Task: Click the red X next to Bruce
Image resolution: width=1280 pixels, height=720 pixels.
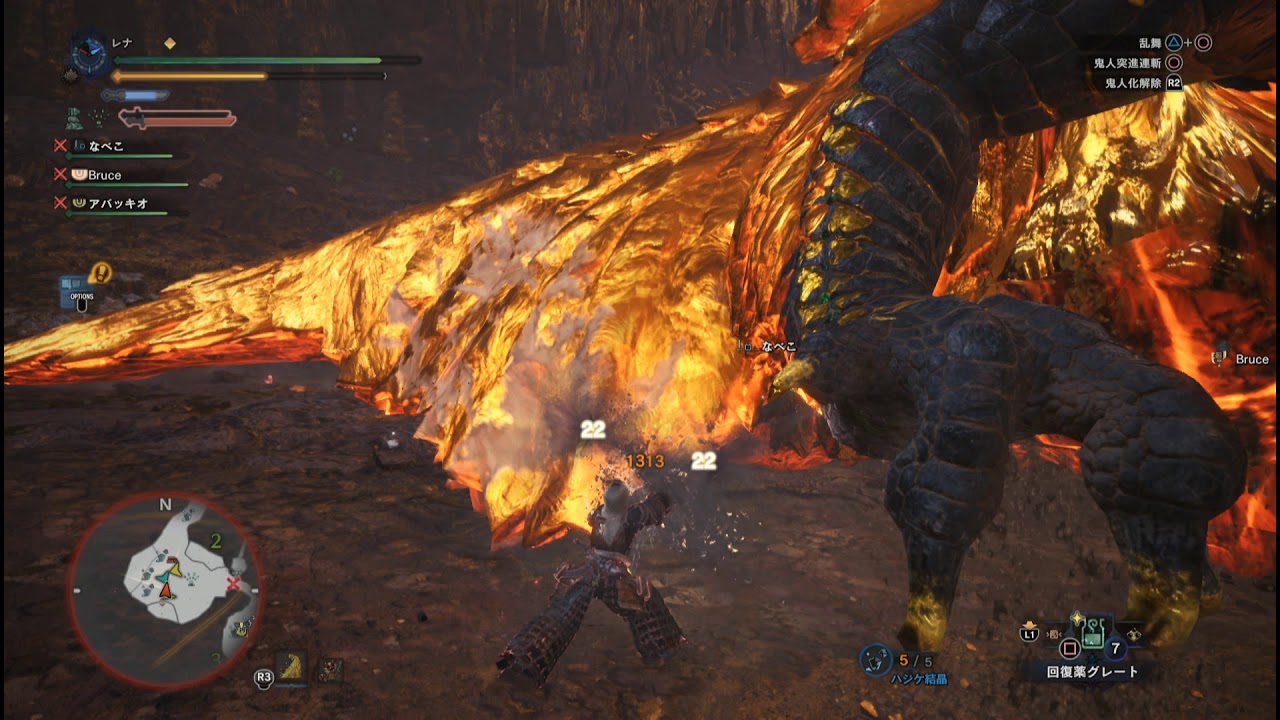Action: coord(59,176)
